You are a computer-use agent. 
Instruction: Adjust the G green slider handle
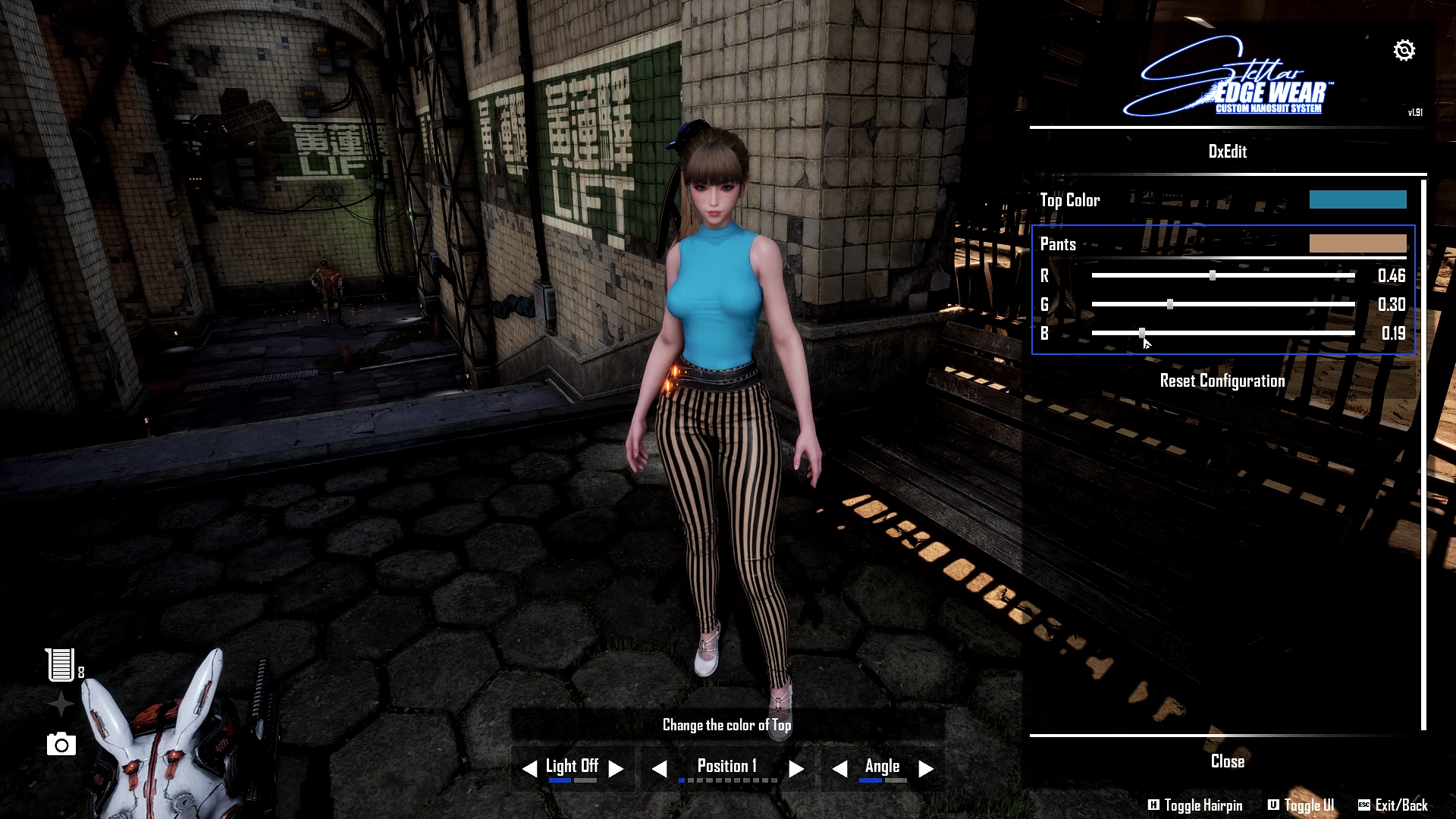coord(1170,304)
